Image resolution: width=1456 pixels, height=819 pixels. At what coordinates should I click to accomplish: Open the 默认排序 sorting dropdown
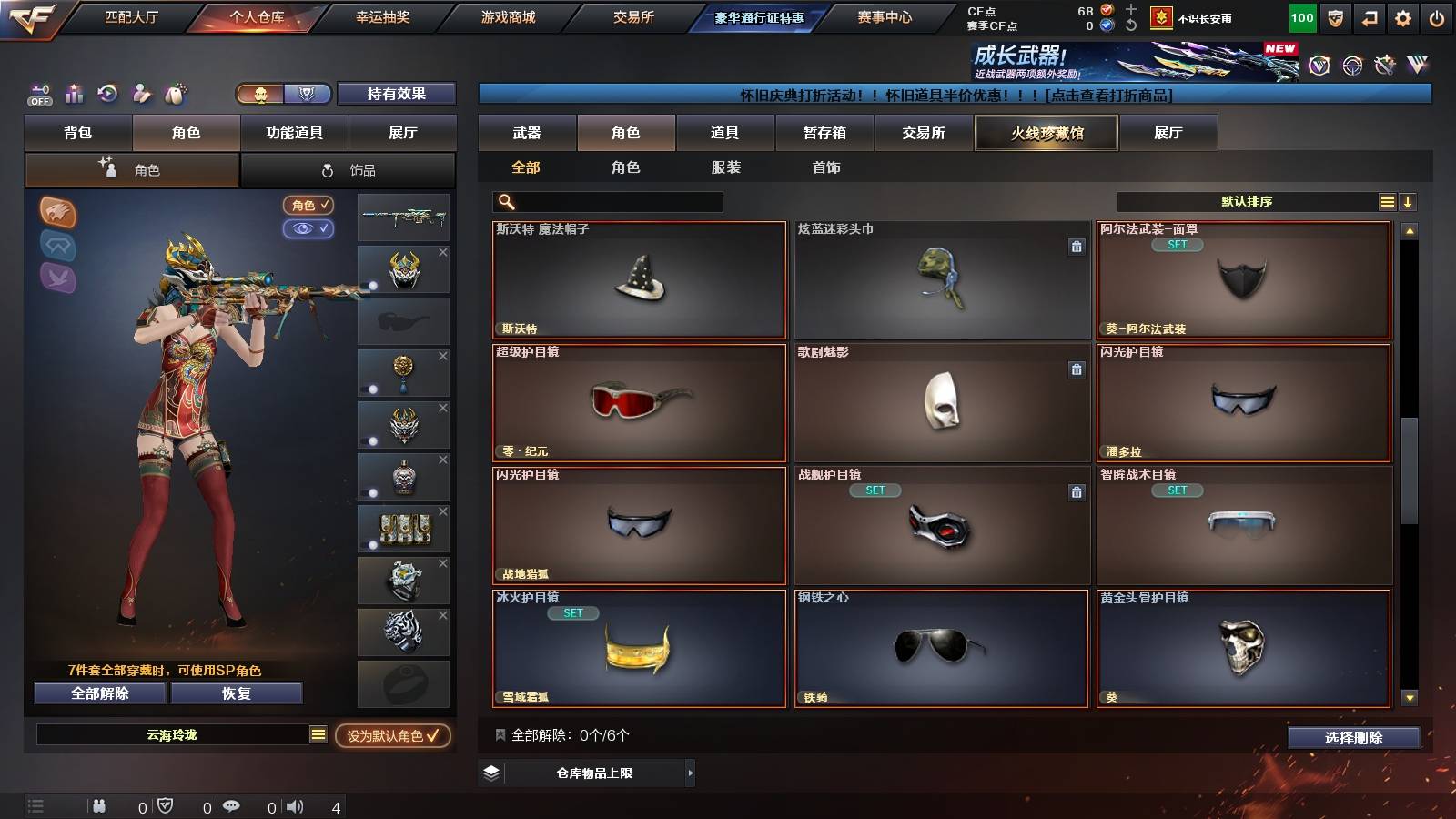click(x=1247, y=202)
